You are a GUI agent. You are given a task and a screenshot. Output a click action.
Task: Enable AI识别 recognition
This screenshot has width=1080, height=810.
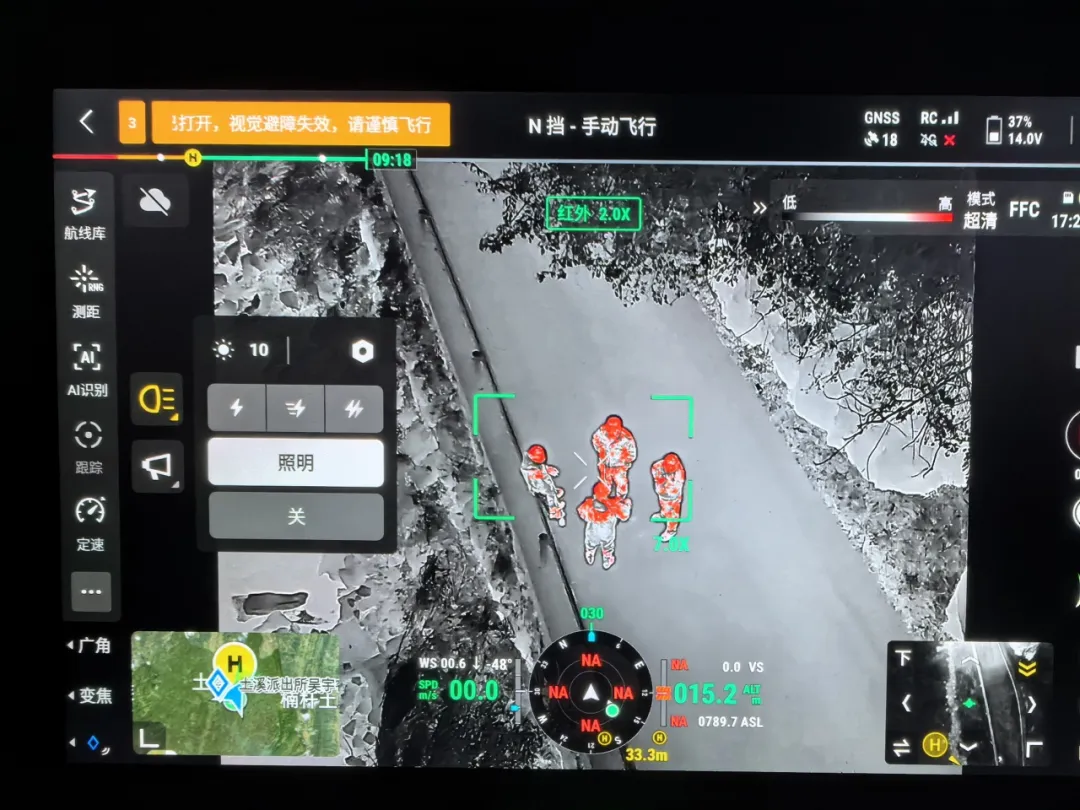point(87,368)
